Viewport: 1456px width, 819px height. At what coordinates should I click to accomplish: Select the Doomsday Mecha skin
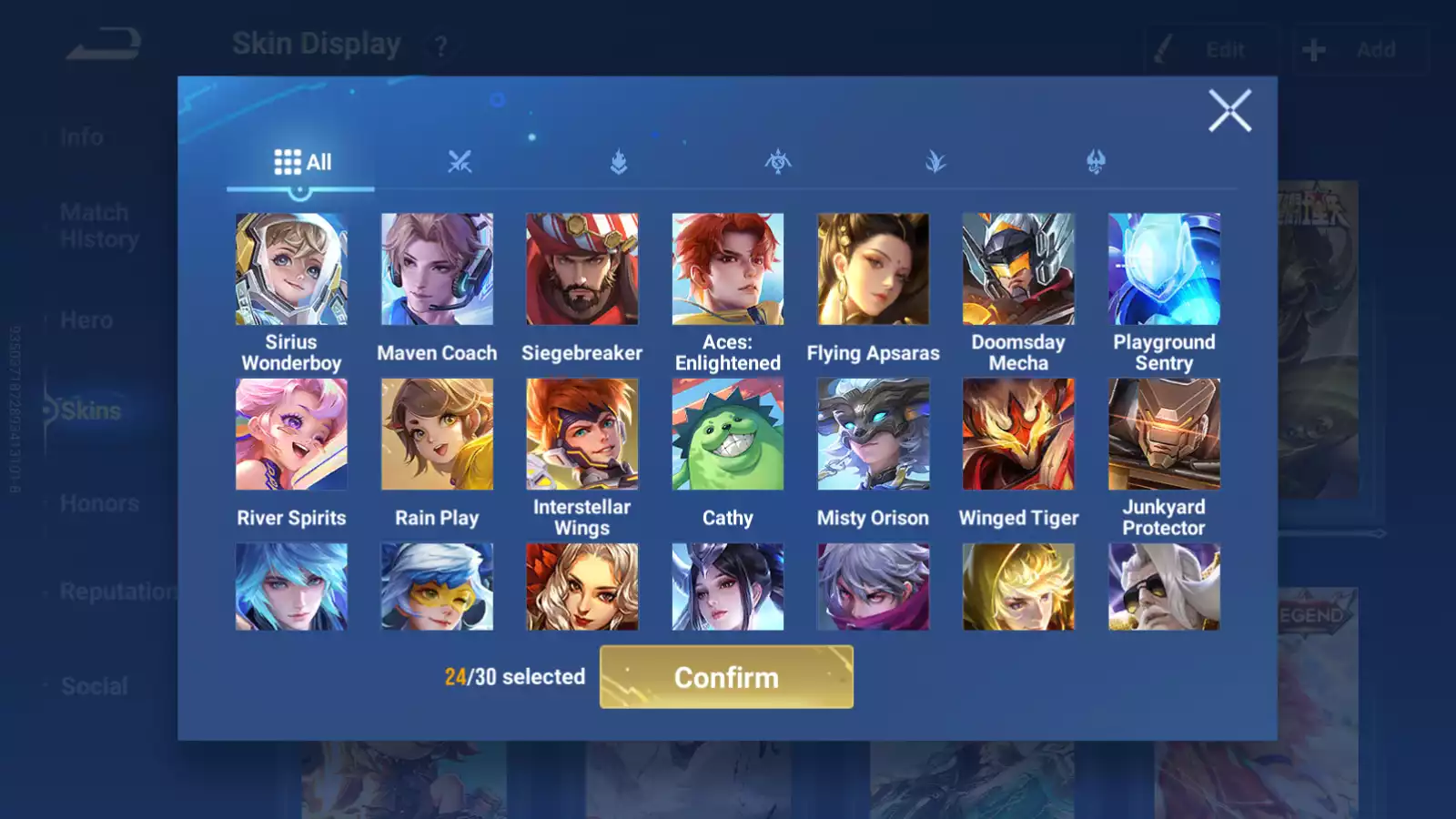click(x=1018, y=269)
